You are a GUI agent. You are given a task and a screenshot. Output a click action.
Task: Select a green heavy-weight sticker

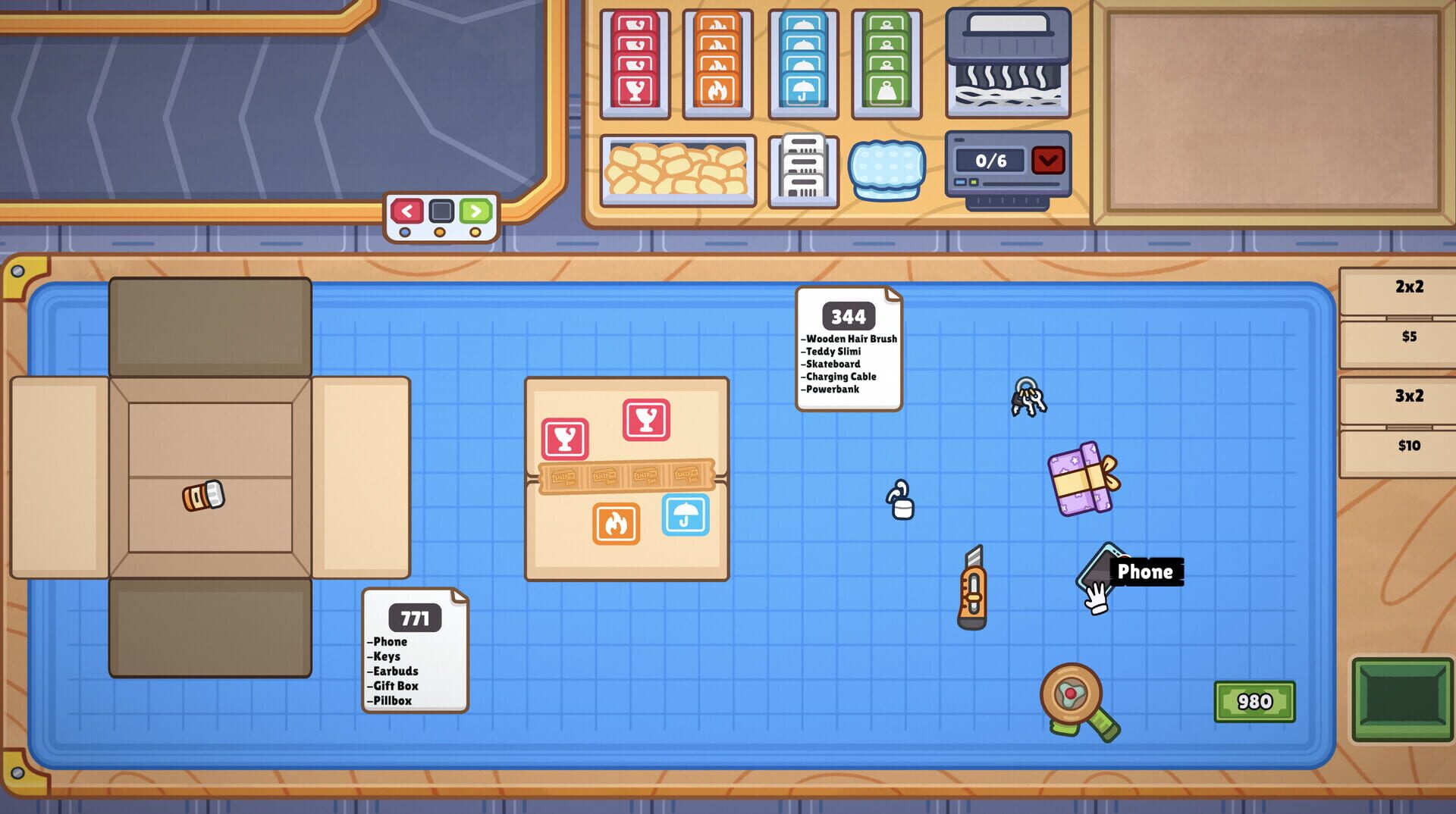[x=886, y=64]
